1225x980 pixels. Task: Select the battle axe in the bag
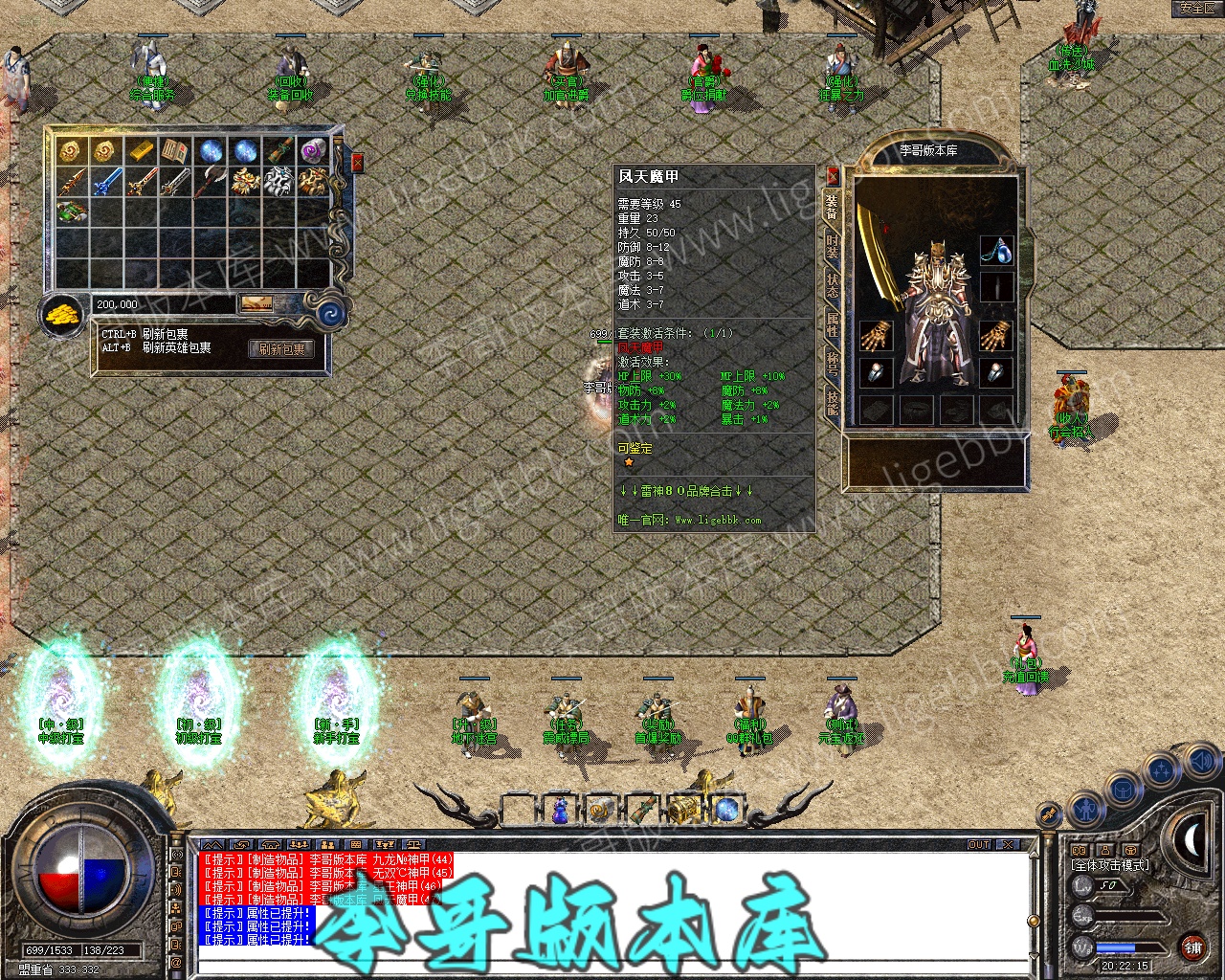211,181
